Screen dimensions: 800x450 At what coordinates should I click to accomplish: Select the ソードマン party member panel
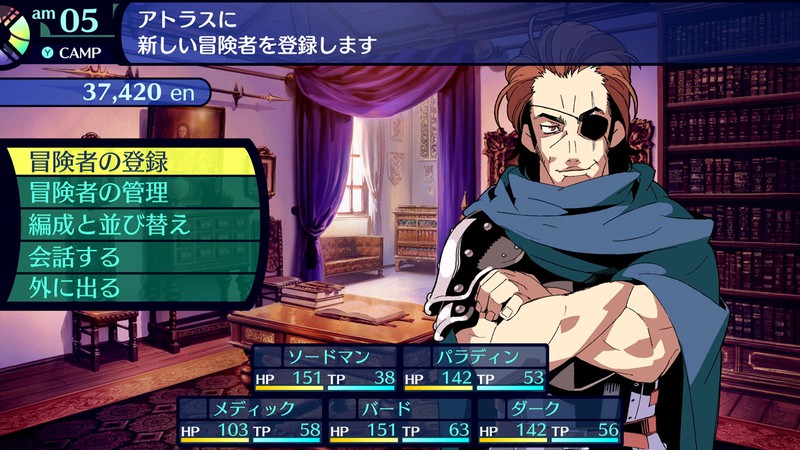coord(325,368)
